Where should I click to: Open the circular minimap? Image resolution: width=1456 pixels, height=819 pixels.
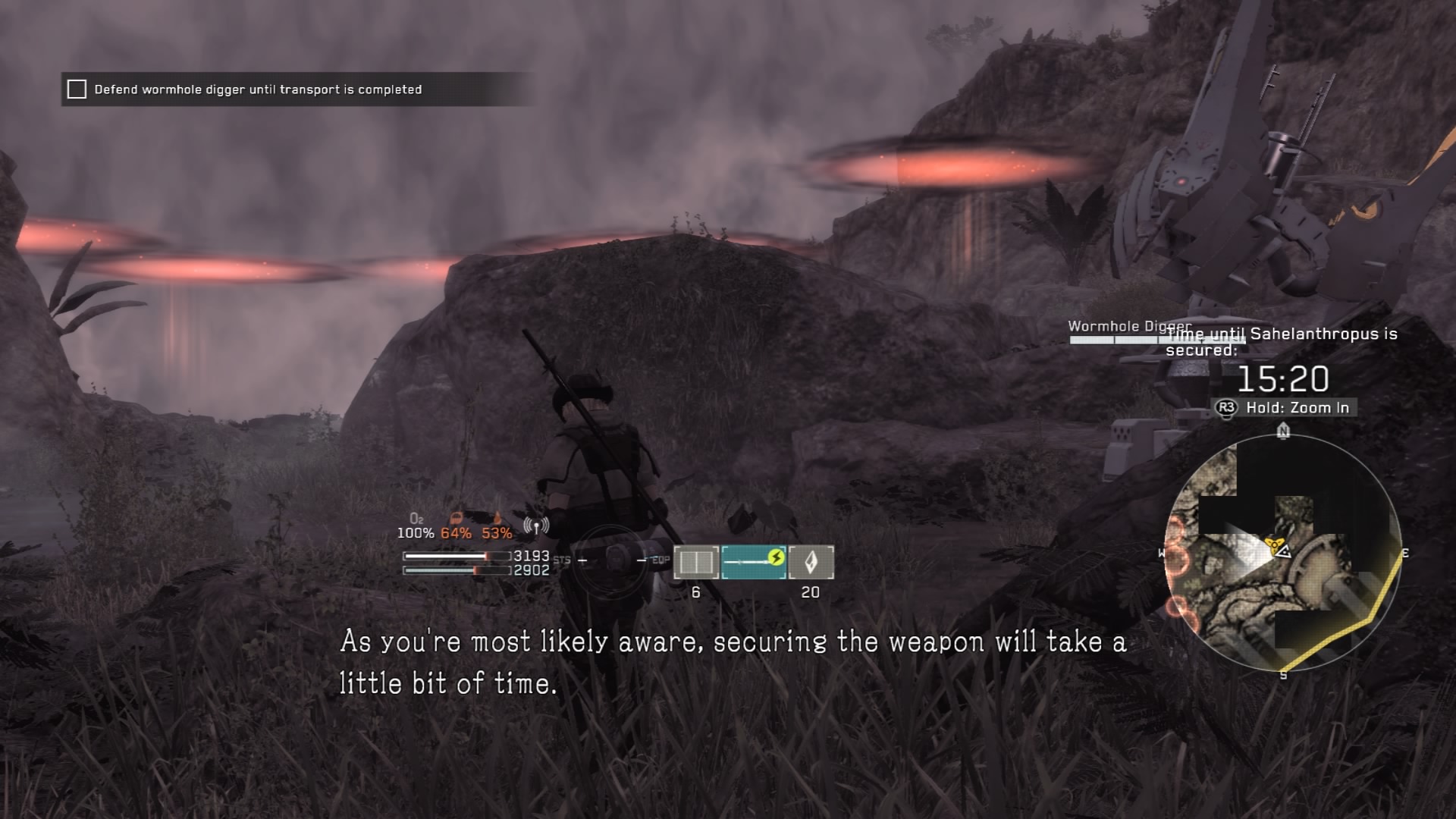coord(1282,554)
